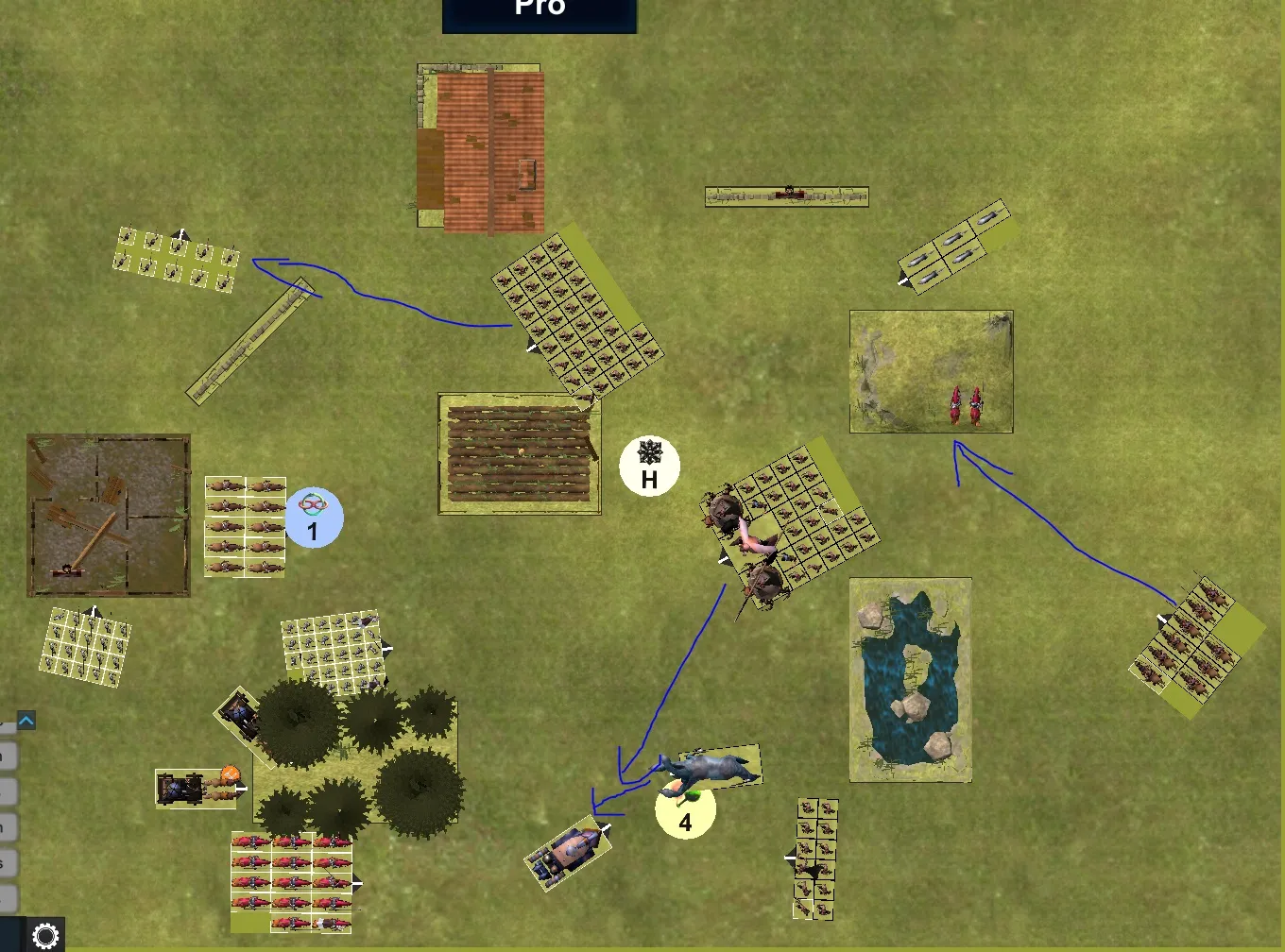The height and width of the screenshot is (952, 1285).
Task: Collapse the side panel with the blue arrow
Action: click(x=26, y=721)
